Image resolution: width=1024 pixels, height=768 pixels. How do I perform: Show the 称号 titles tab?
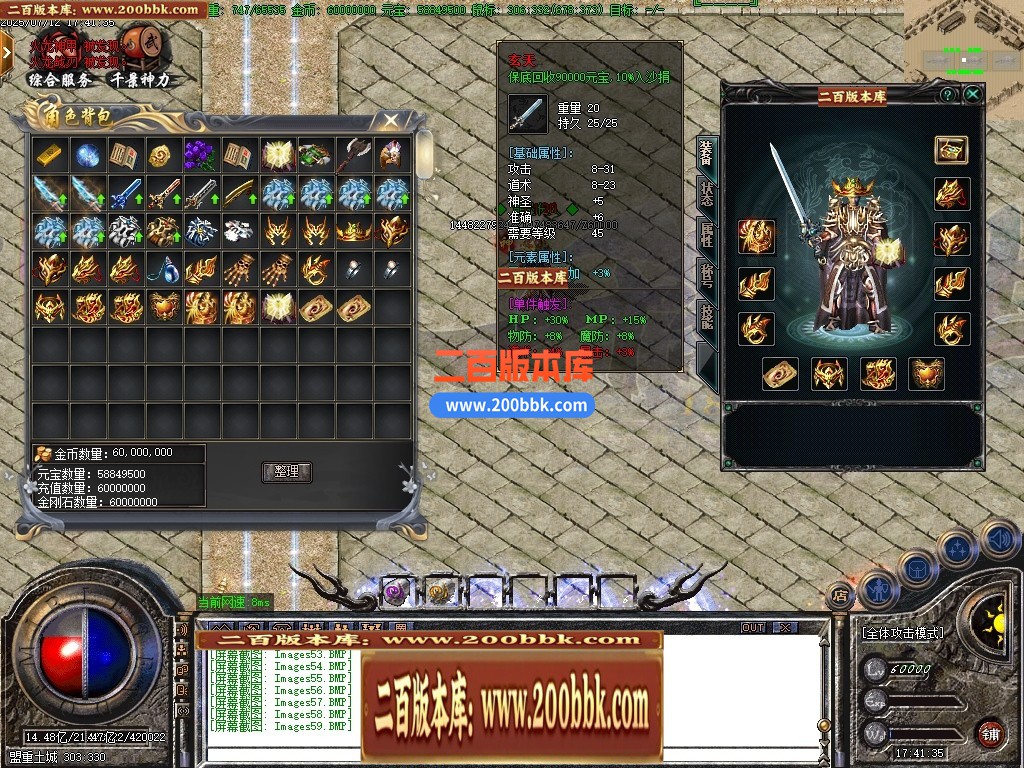click(706, 277)
